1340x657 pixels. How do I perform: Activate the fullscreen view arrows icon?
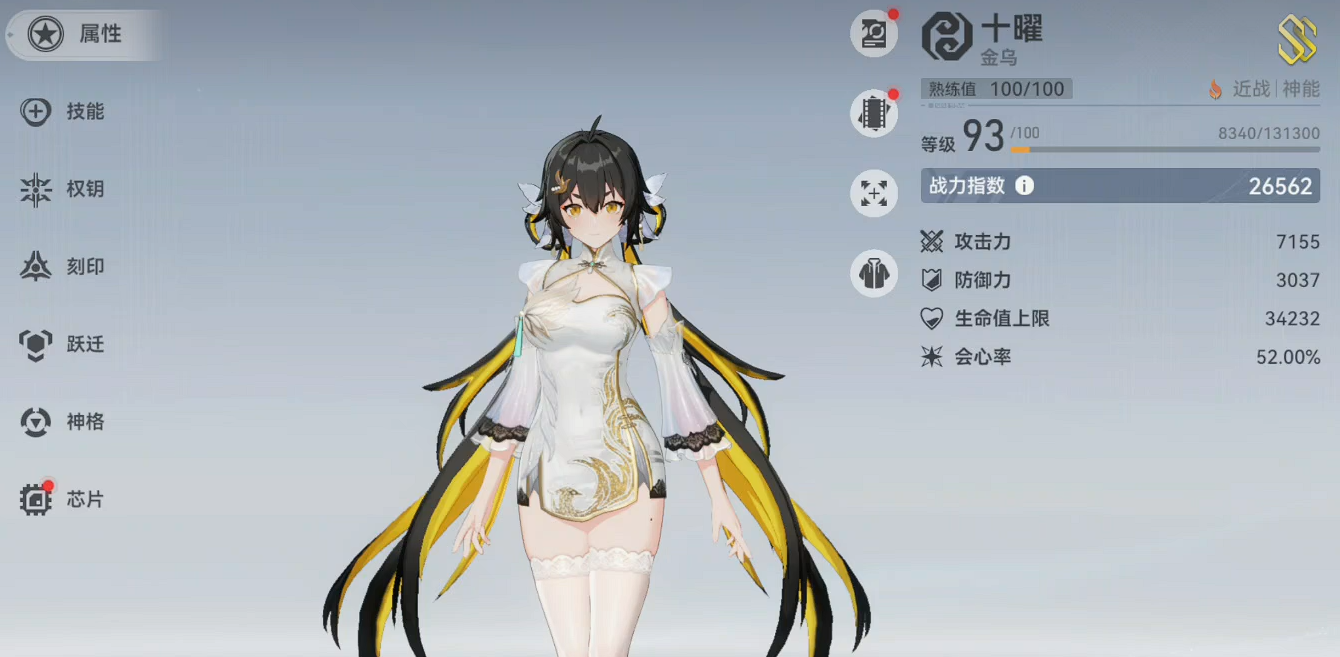874,192
